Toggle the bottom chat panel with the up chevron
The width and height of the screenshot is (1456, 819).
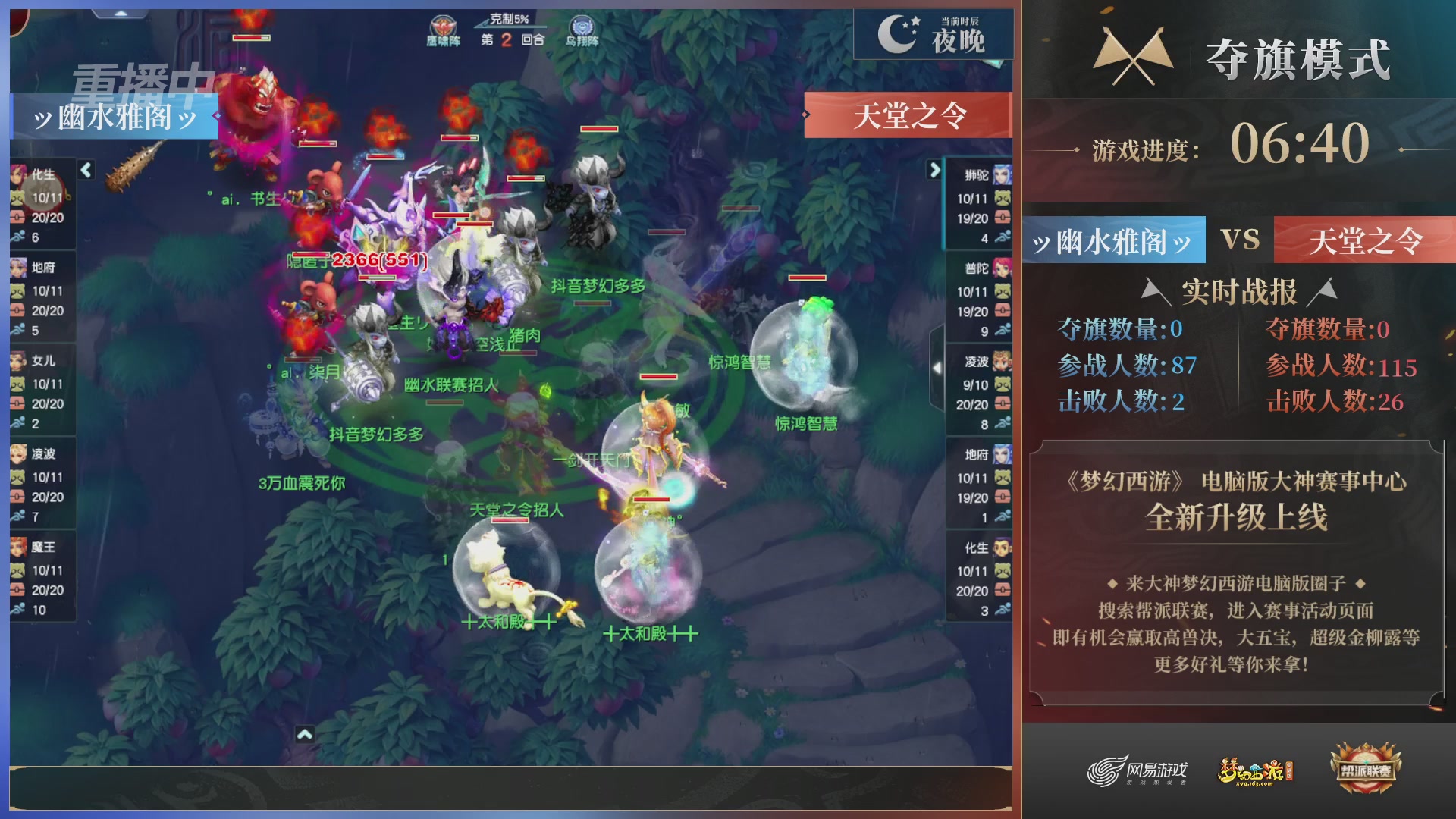(x=306, y=734)
